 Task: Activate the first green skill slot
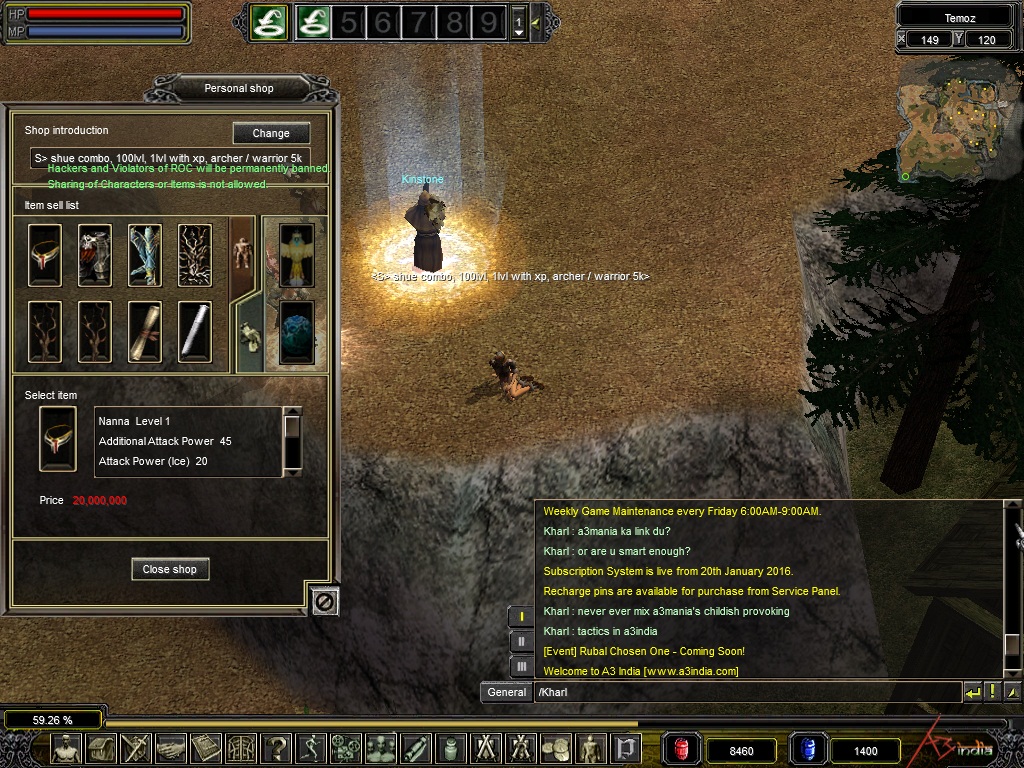click(x=268, y=21)
